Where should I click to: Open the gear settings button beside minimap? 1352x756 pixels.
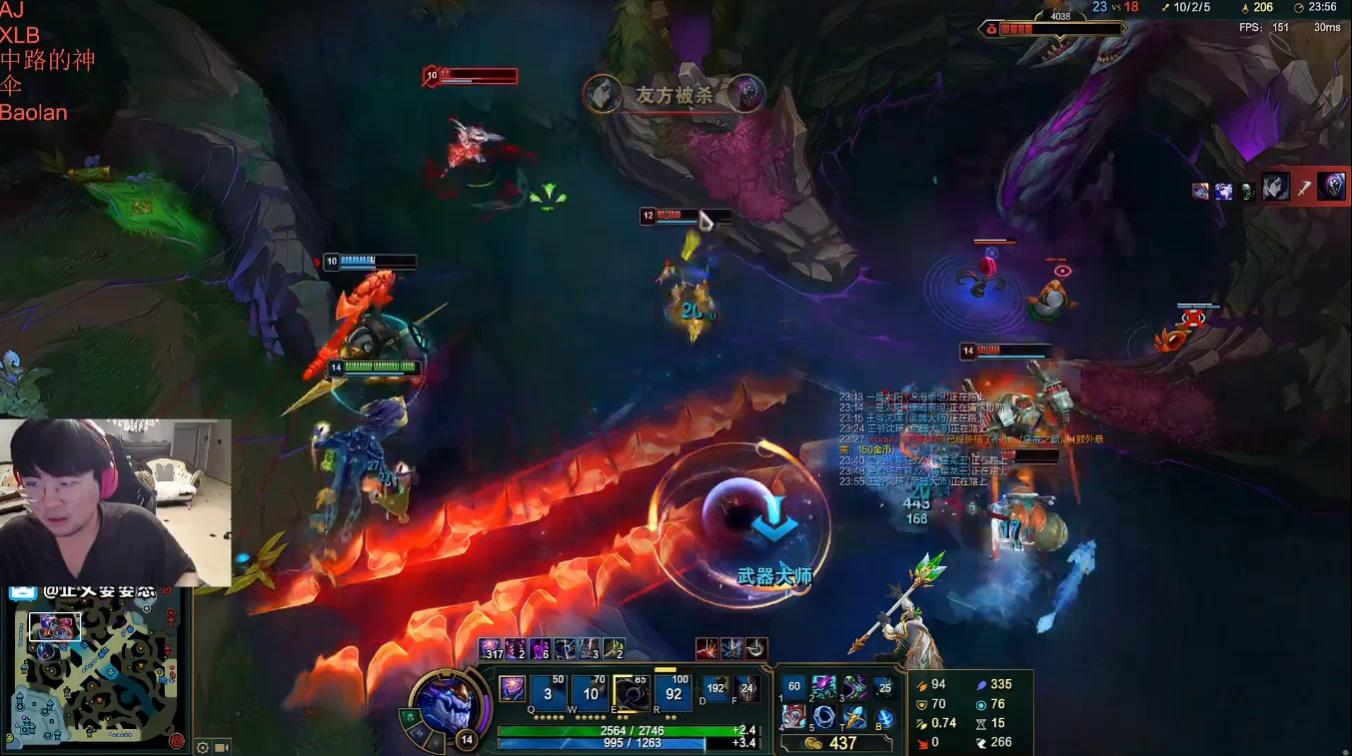pyautogui.click(x=203, y=747)
